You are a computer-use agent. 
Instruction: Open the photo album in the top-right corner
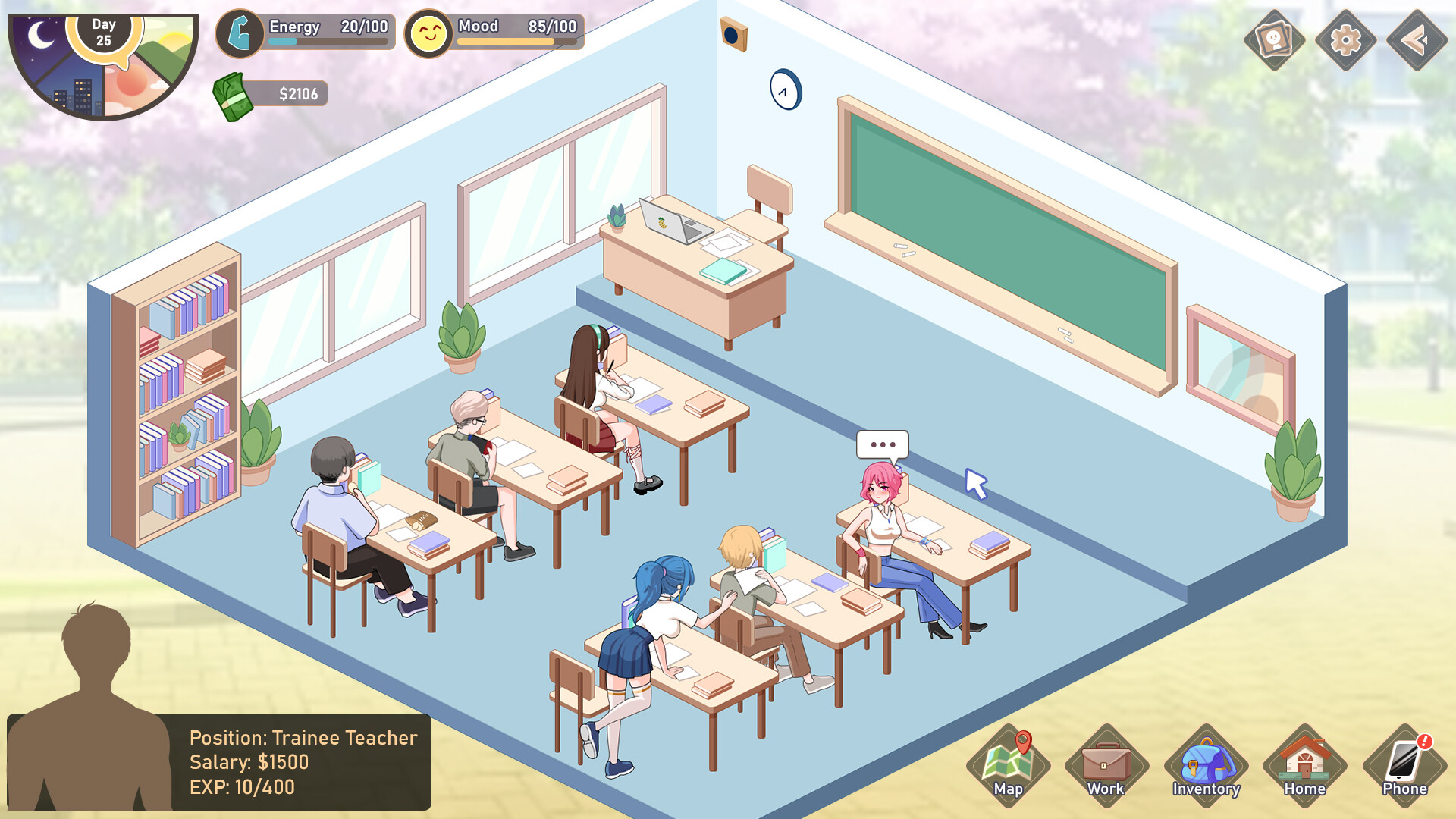[x=1272, y=38]
